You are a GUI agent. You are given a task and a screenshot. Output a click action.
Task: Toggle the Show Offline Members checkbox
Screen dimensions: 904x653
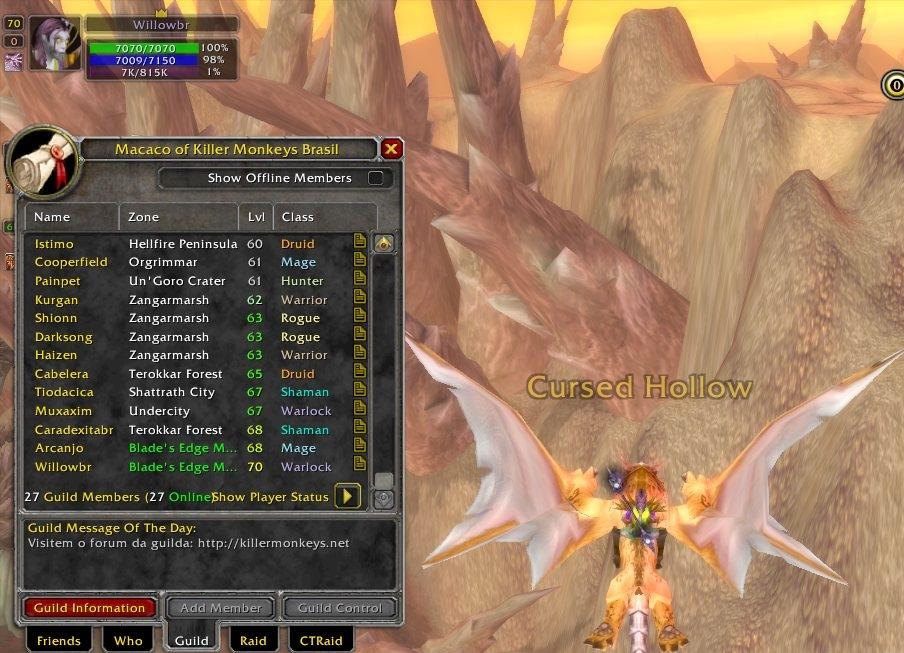(x=376, y=178)
